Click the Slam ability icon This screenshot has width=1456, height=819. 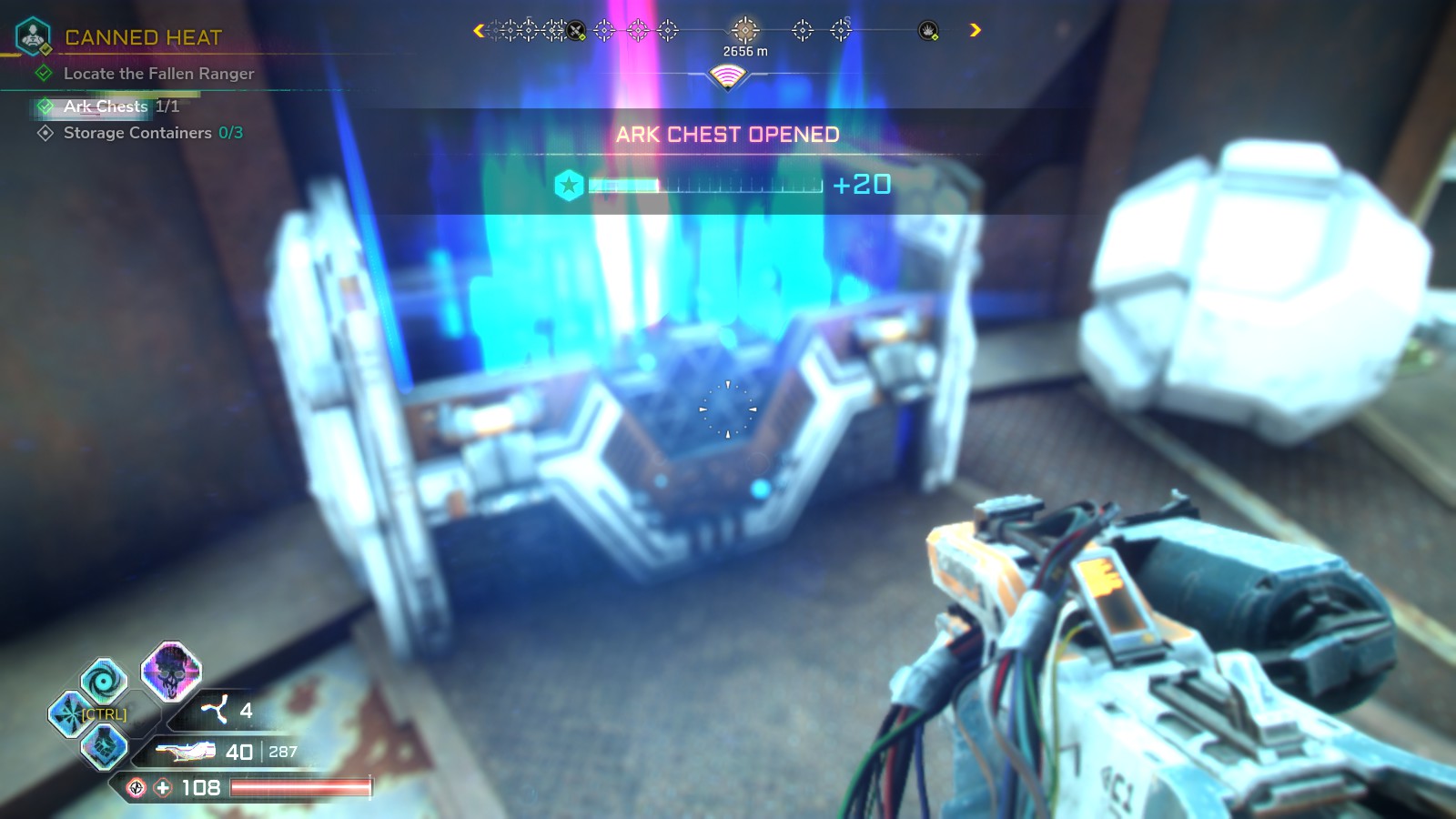104,746
